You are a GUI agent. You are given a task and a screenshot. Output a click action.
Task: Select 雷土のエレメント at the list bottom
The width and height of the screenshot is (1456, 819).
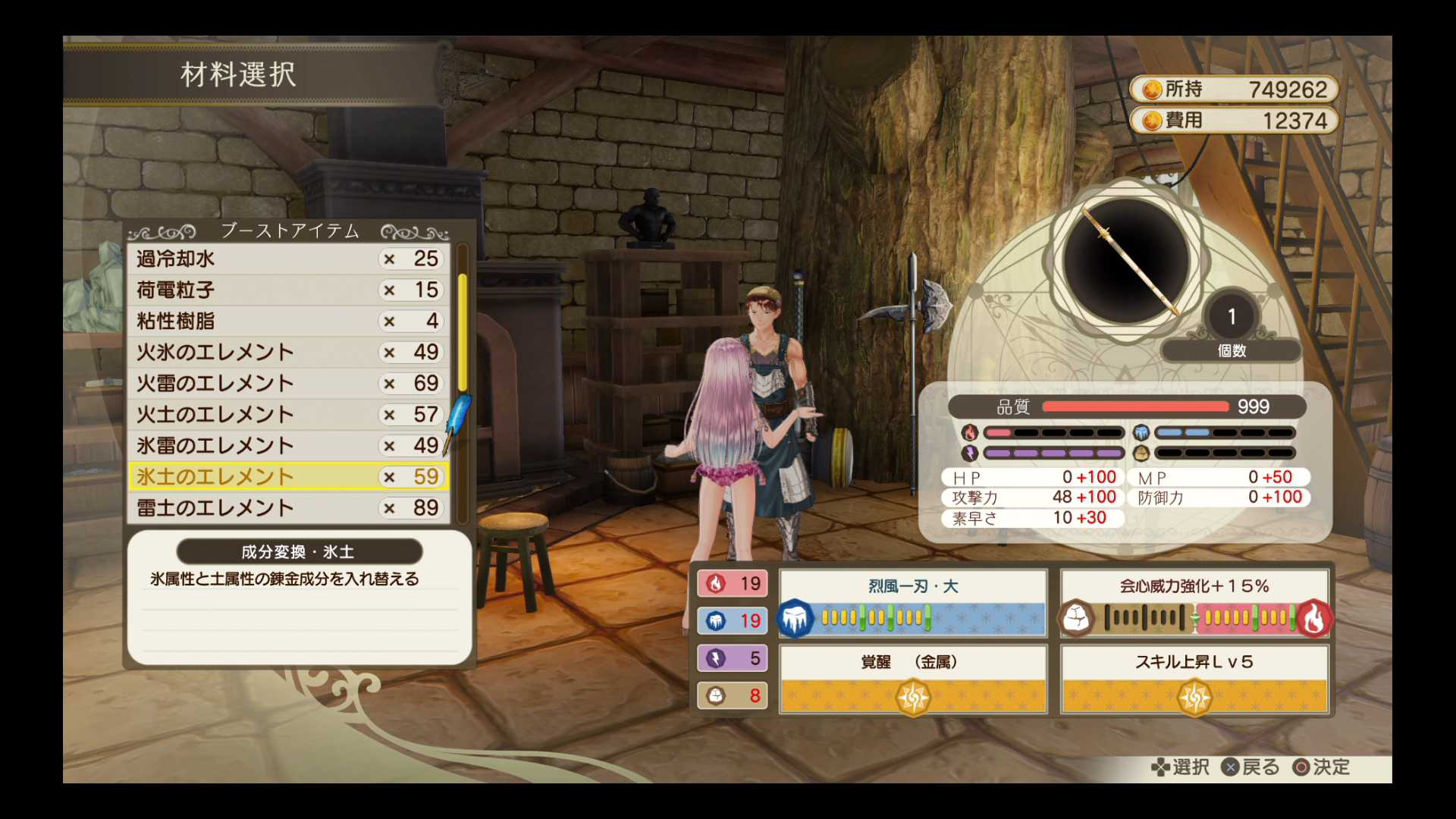click(x=288, y=508)
